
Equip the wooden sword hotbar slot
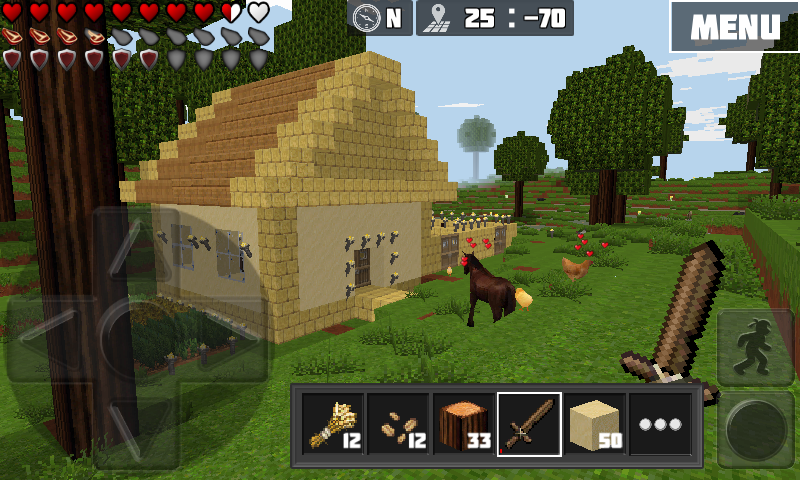click(529, 424)
